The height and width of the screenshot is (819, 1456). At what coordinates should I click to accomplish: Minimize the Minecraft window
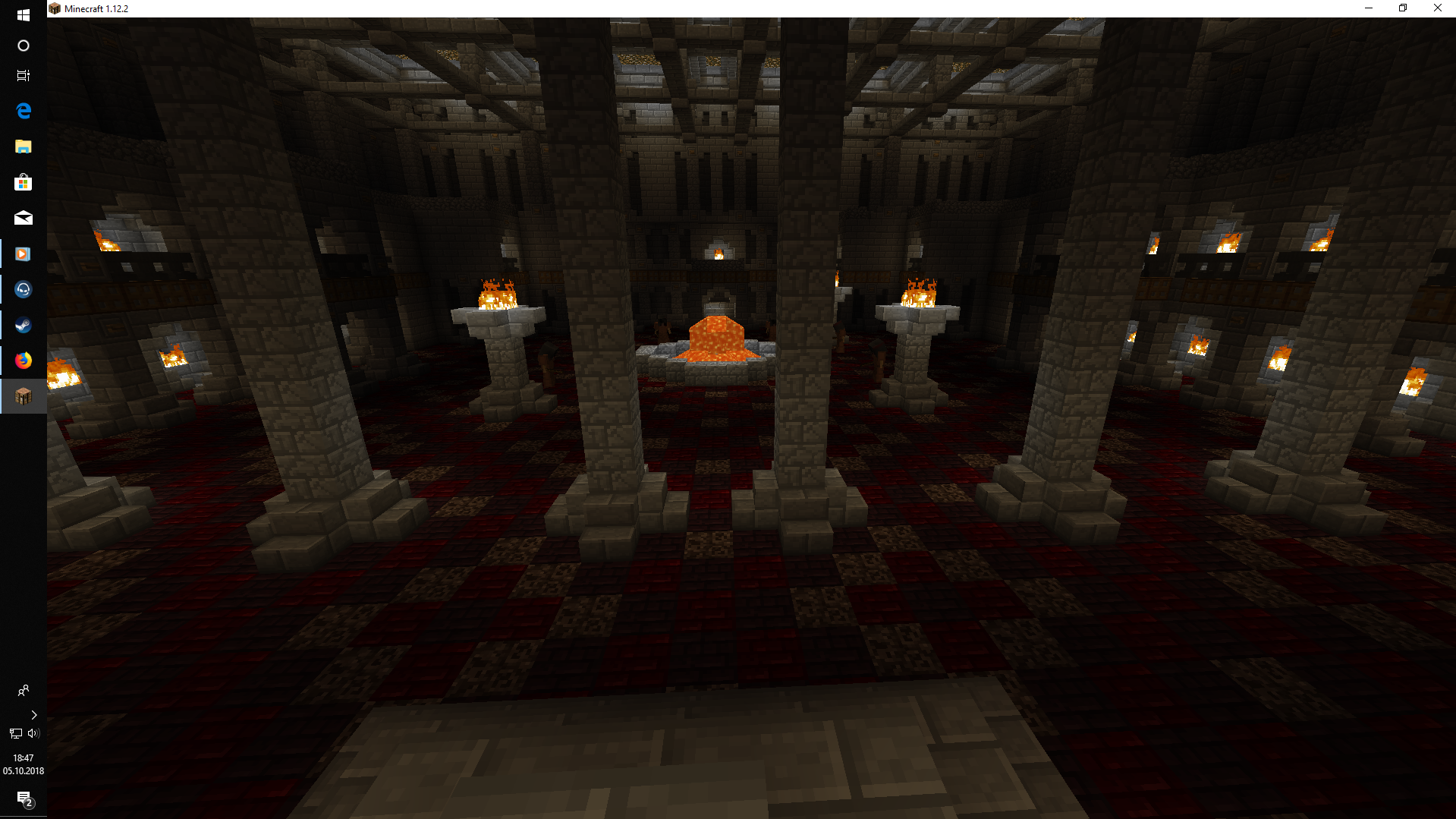[1369, 8]
